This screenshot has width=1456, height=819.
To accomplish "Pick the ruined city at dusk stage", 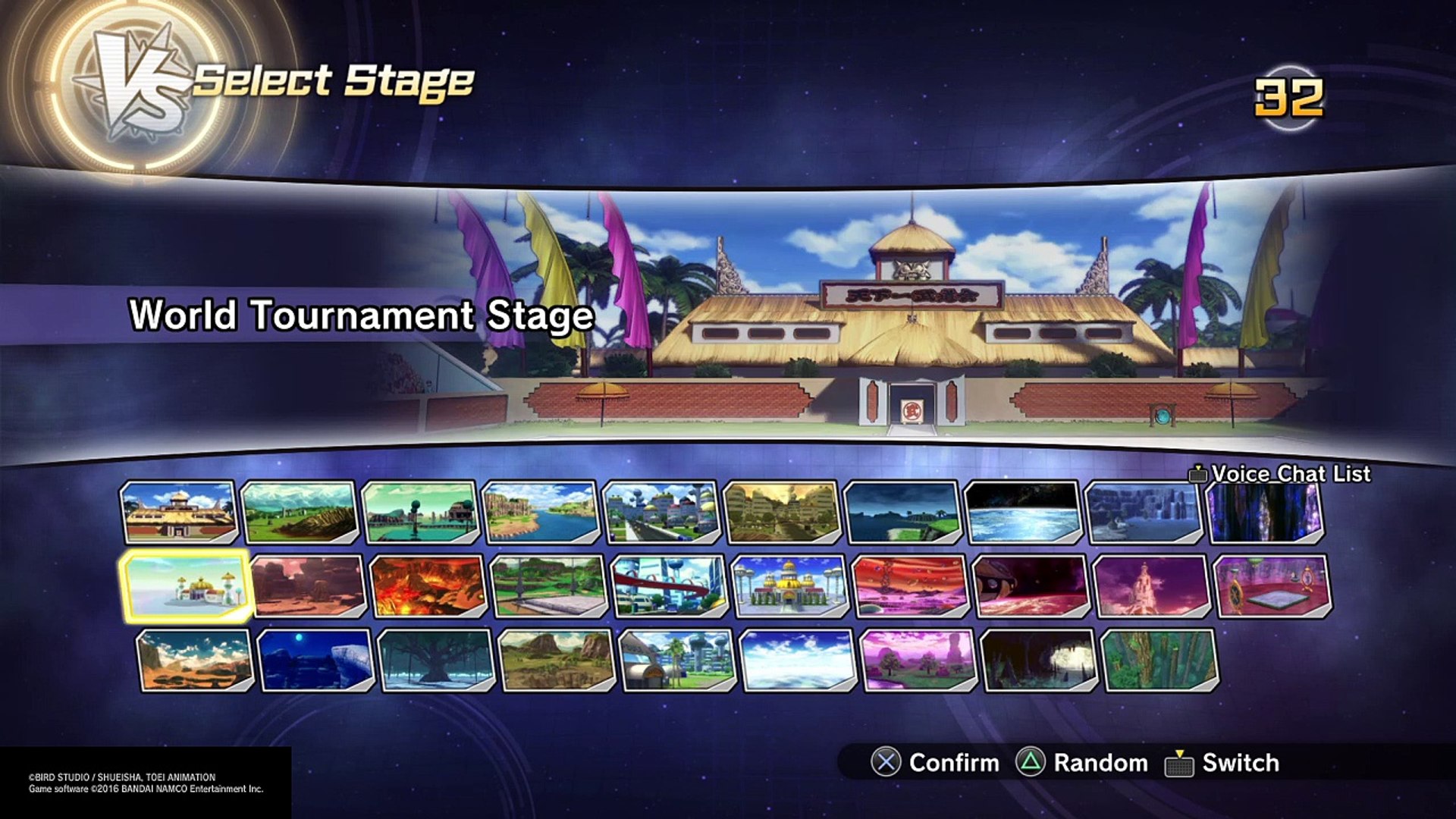I will (781, 513).
